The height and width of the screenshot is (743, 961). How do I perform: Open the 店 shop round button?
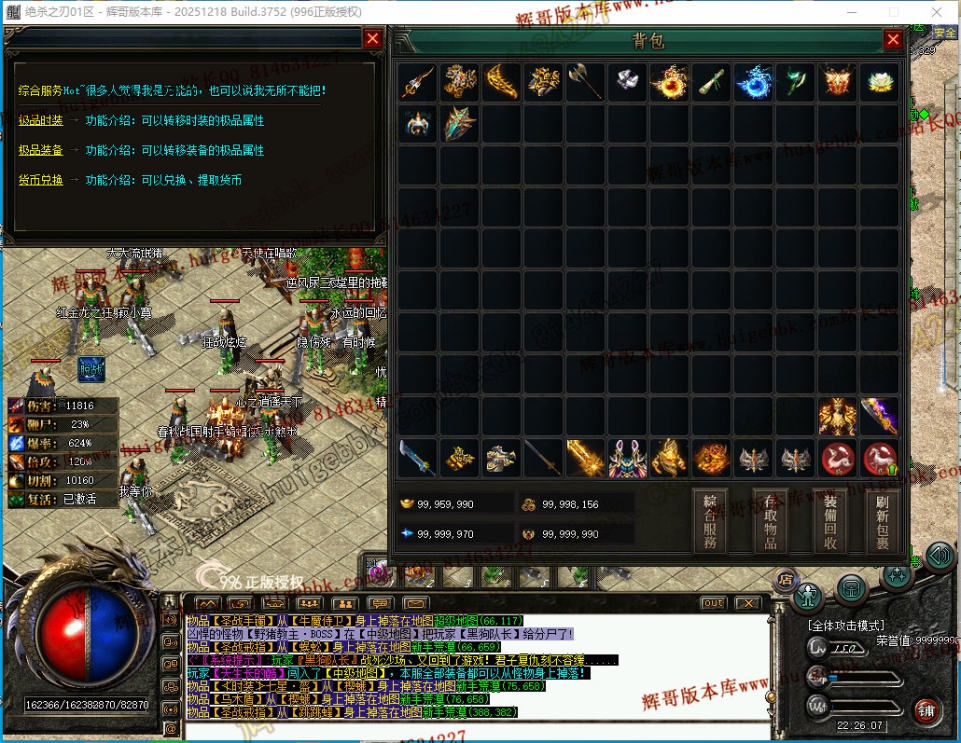click(x=786, y=577)
